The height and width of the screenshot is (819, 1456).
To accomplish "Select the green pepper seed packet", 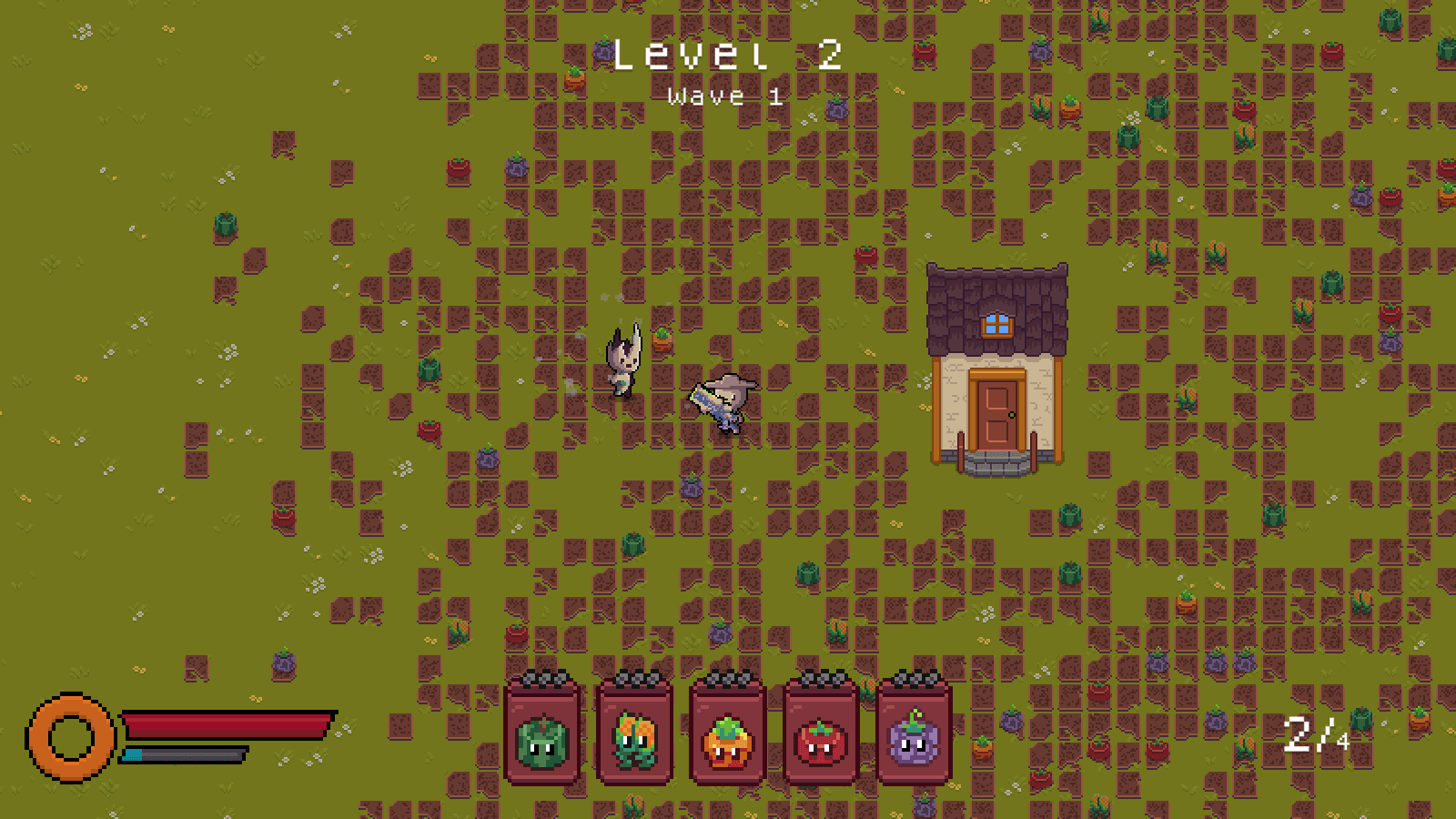I will click(542, 732).
